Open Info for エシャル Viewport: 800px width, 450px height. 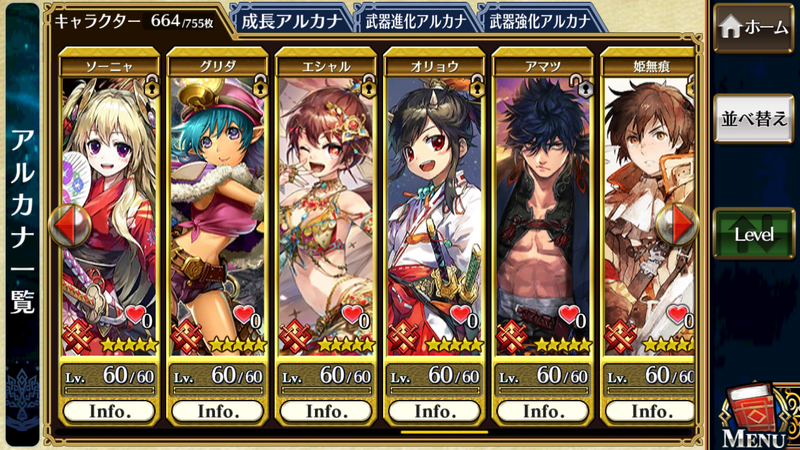coord(325,411)
